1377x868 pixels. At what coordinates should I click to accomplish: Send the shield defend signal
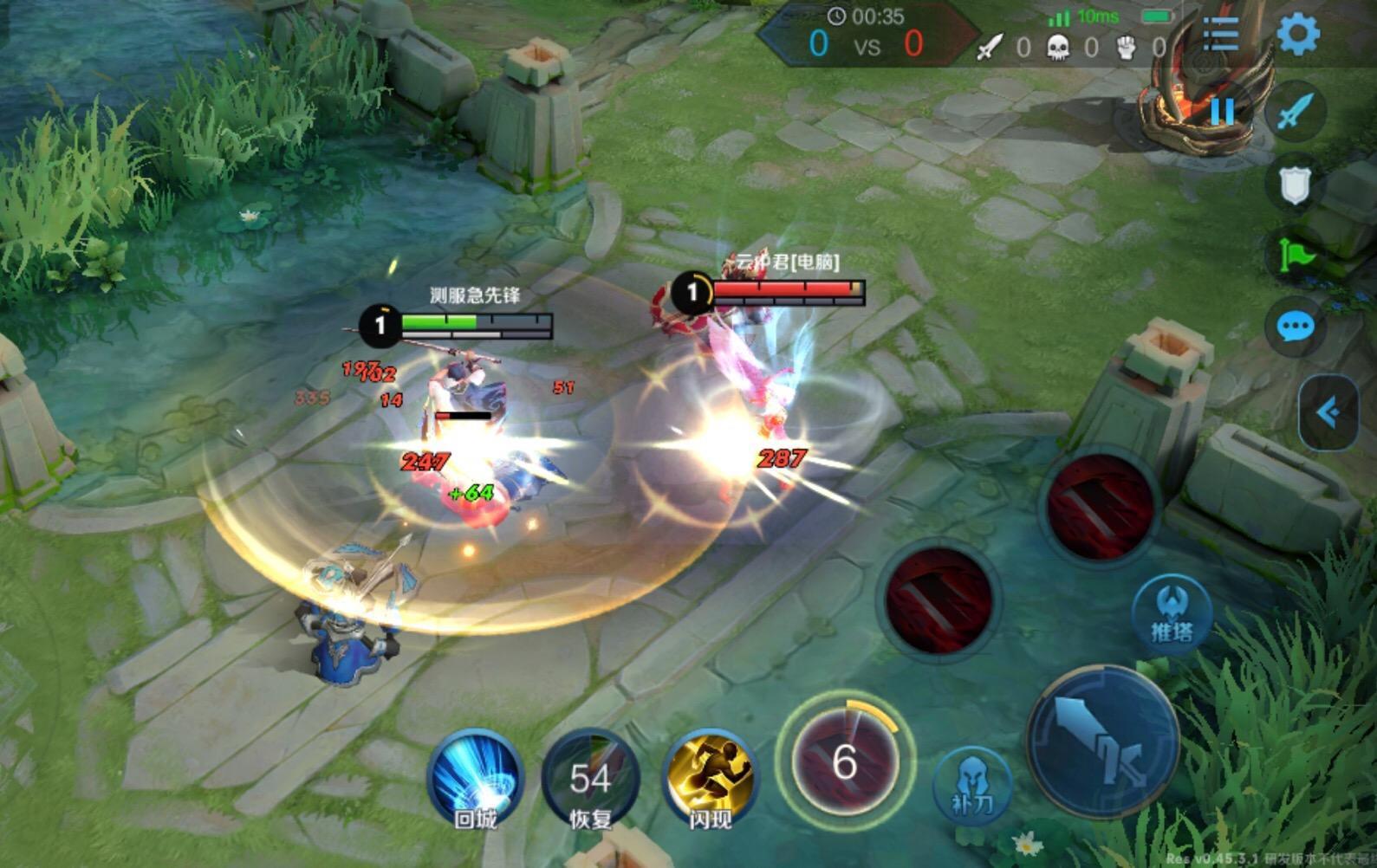[x=1295, y=185]
